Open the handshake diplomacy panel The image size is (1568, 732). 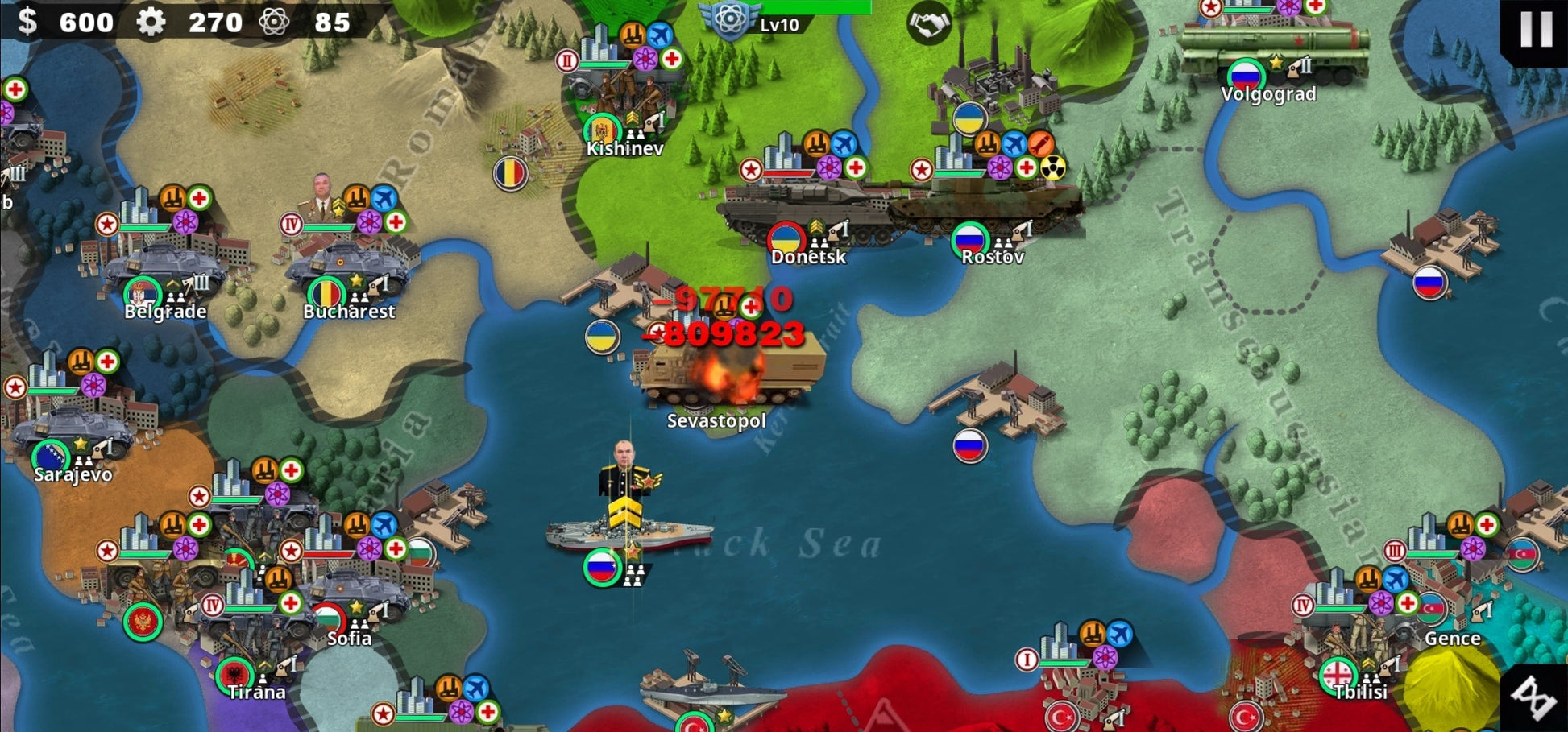(928, 24)
